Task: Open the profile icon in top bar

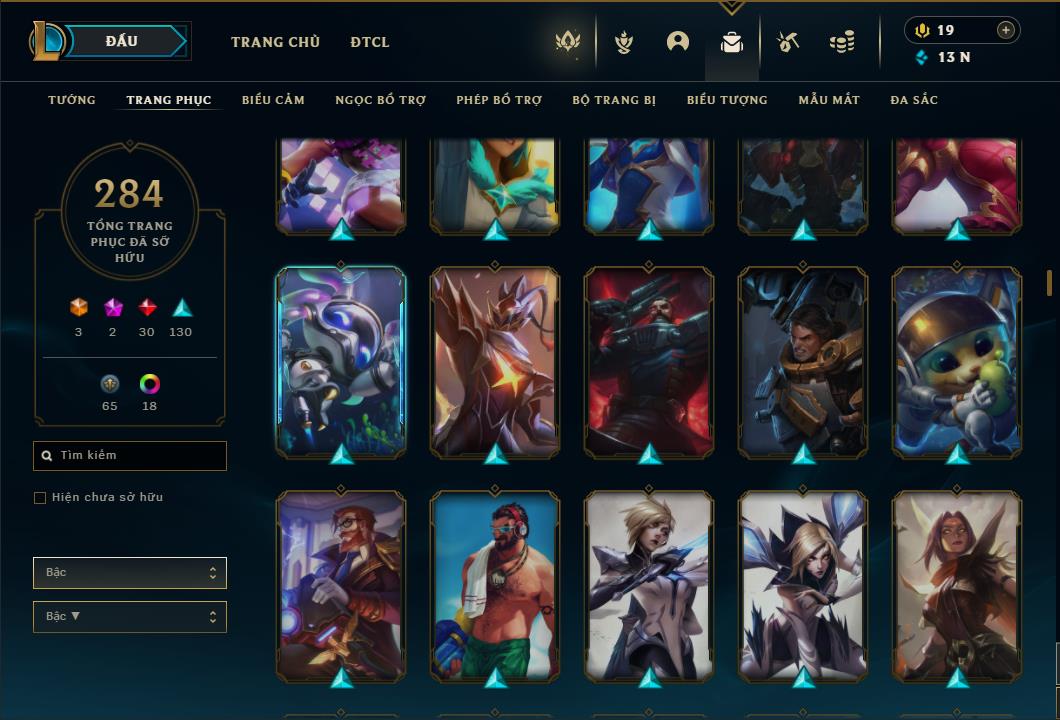Action: [x=678, y=42]
